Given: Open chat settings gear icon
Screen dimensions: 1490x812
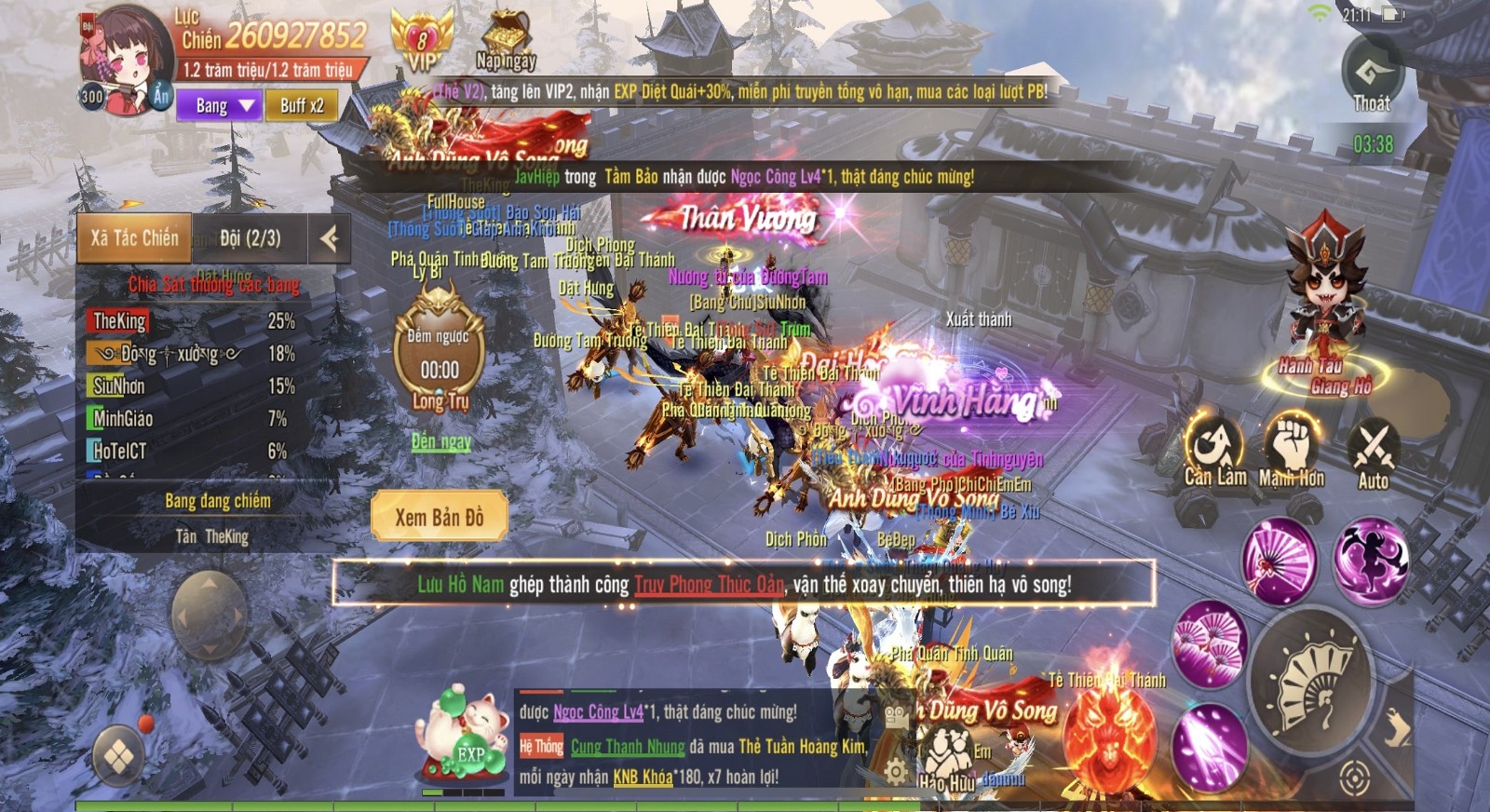Looking at the screenshot, I should [896, 772].
